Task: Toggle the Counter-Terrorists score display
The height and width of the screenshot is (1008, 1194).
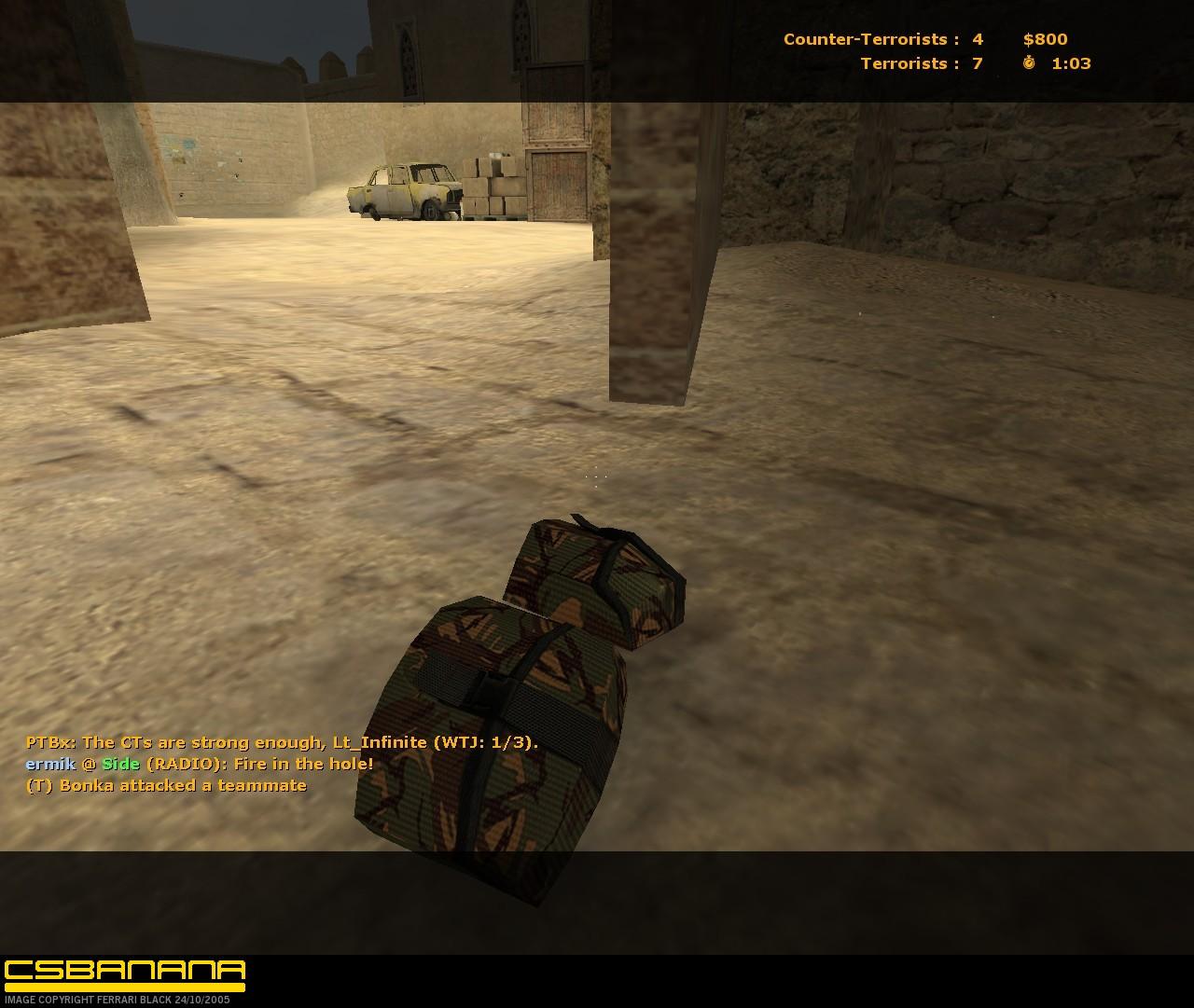Action: pyautogui.click(x=877, y=39)
